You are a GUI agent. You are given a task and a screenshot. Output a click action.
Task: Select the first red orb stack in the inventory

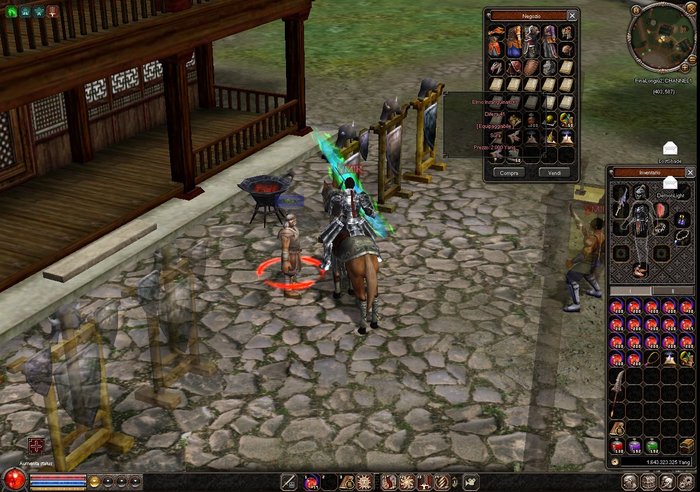pos(617,306)
